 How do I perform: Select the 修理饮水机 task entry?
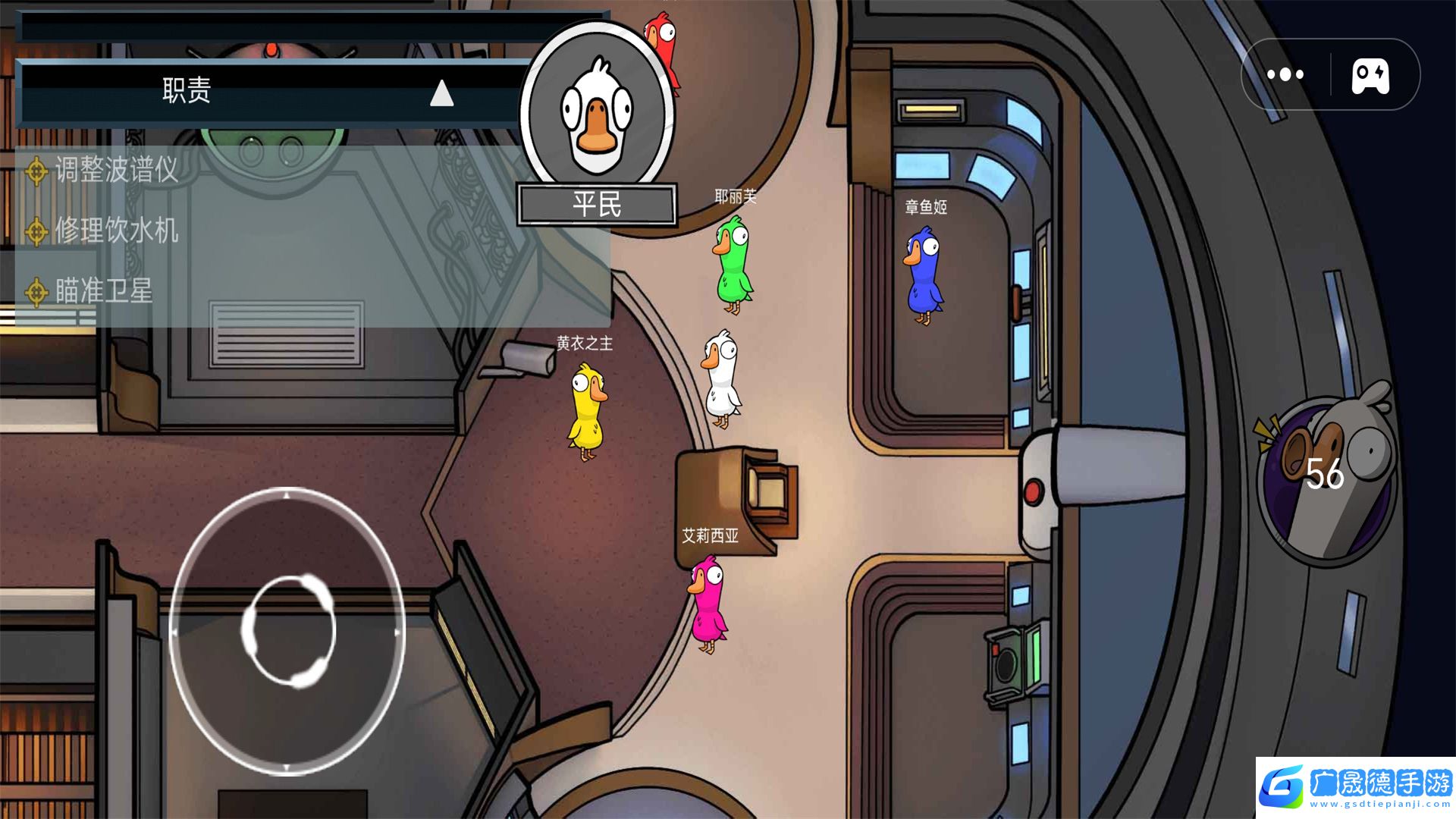116,231
